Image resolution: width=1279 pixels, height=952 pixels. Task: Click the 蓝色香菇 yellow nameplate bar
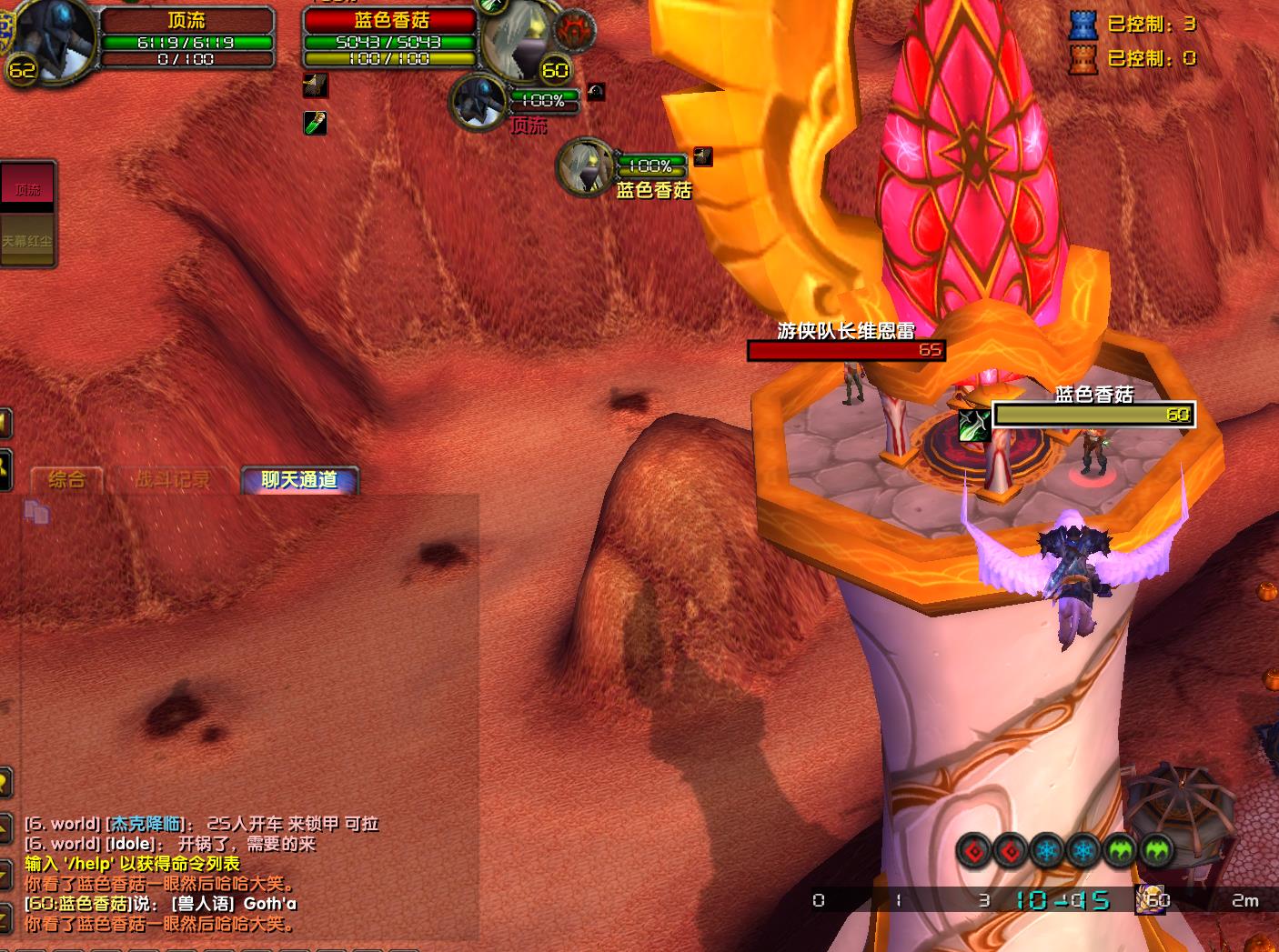pos(1093,415)
